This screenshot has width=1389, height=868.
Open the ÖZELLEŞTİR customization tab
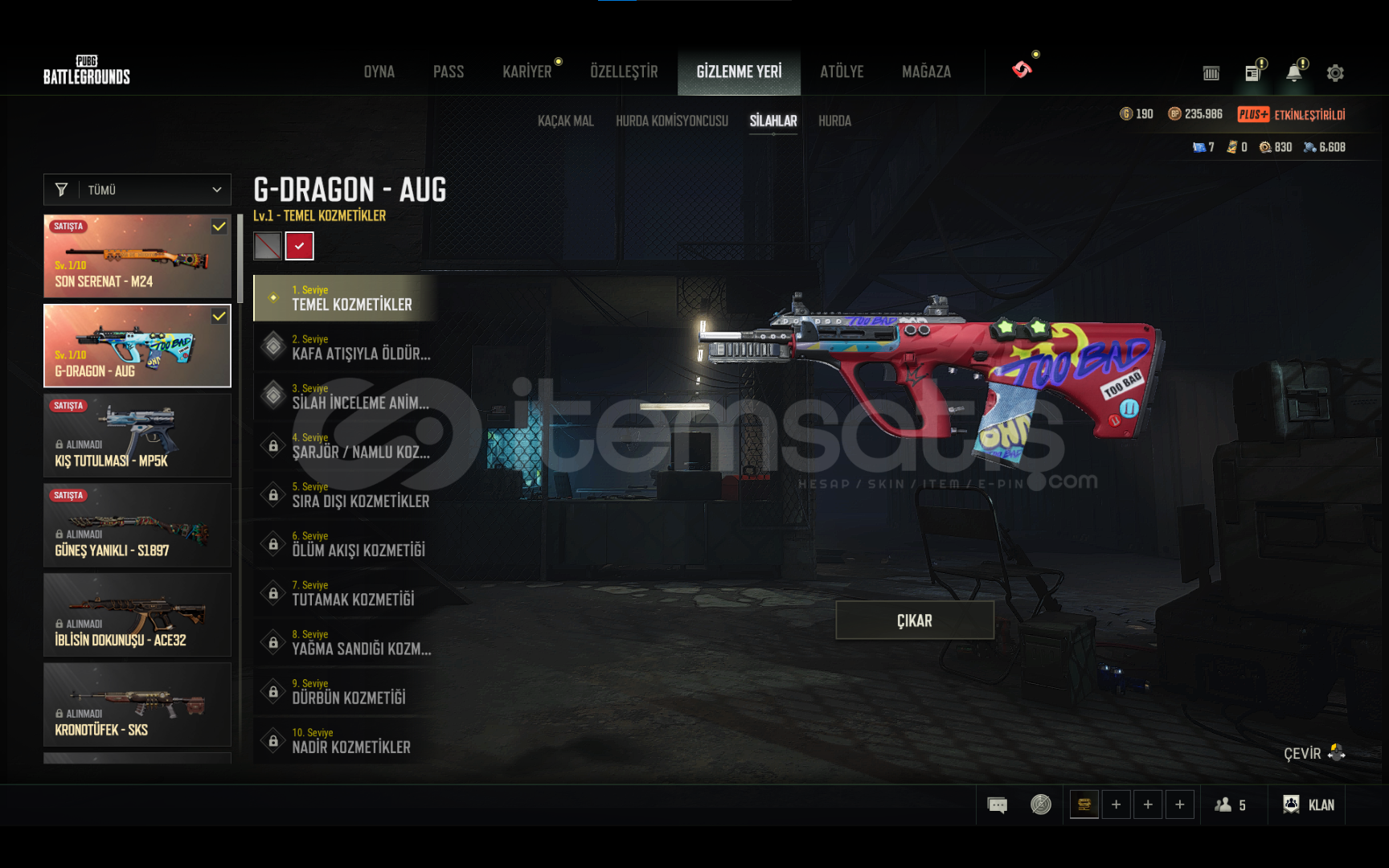coord(624,72)
